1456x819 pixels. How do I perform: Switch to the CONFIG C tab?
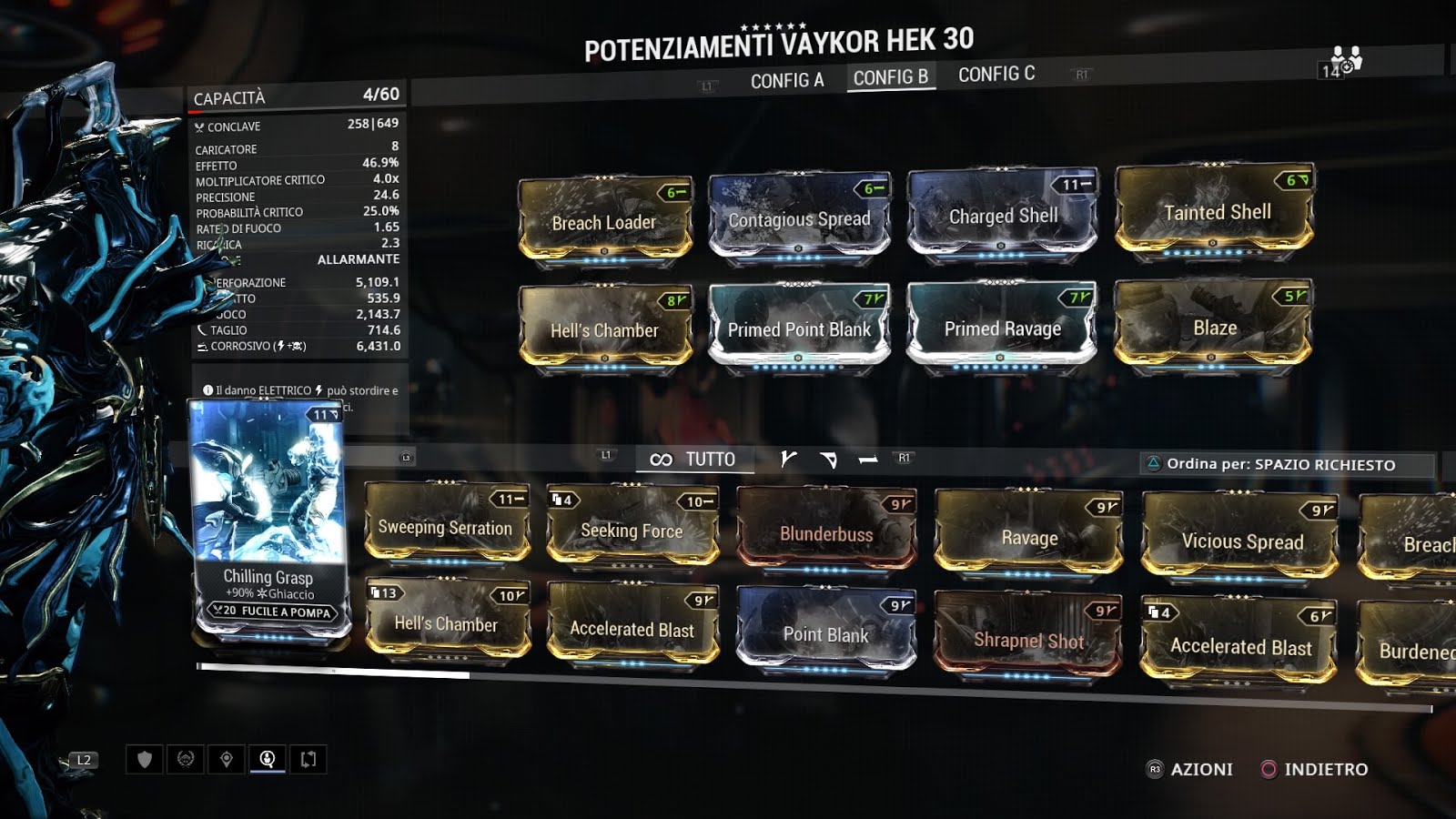(996, 74)
